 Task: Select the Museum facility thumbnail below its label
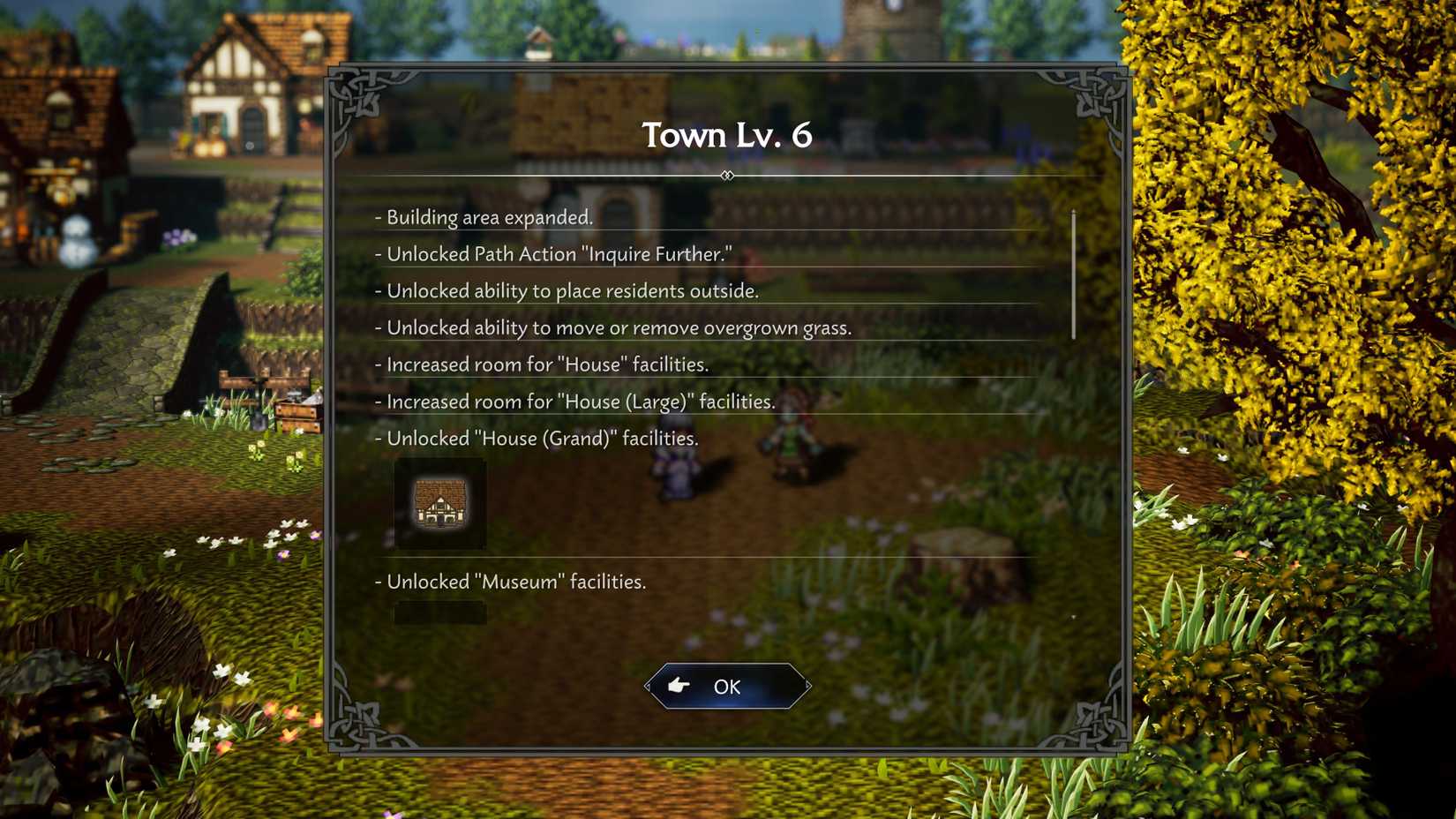pos(439,613)
